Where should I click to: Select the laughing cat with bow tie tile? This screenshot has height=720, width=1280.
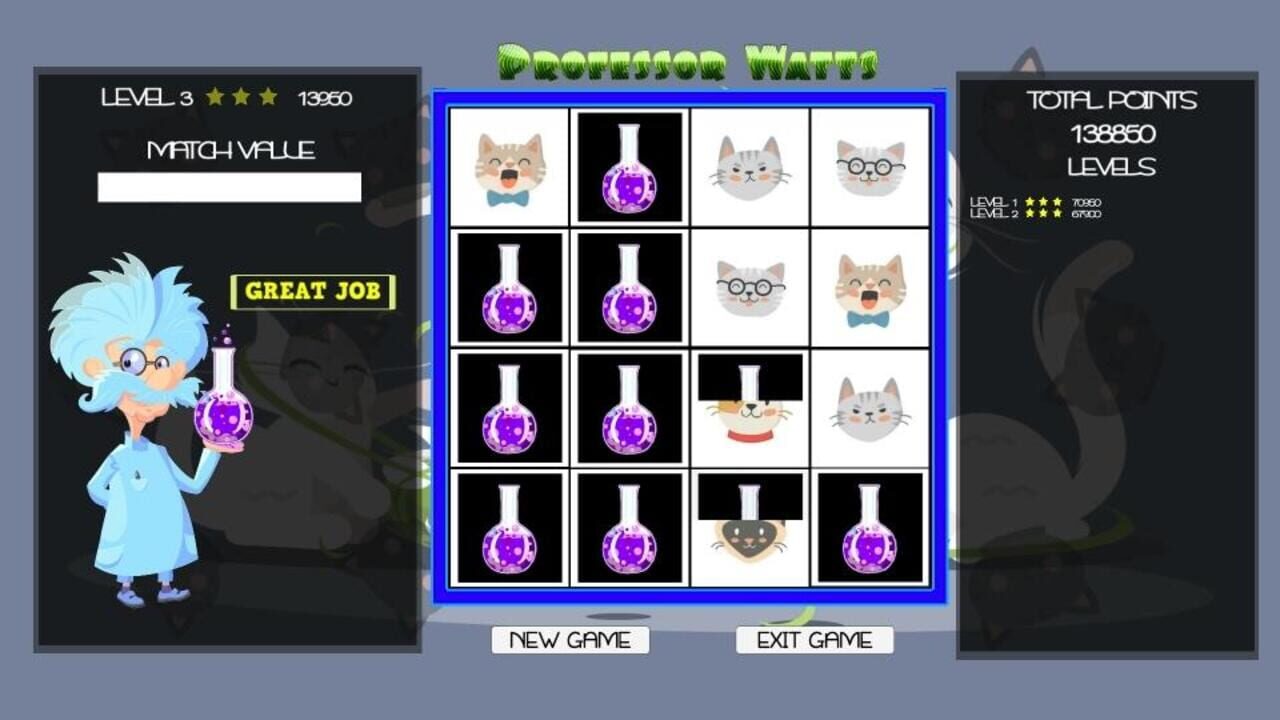(x=510, y=165)
